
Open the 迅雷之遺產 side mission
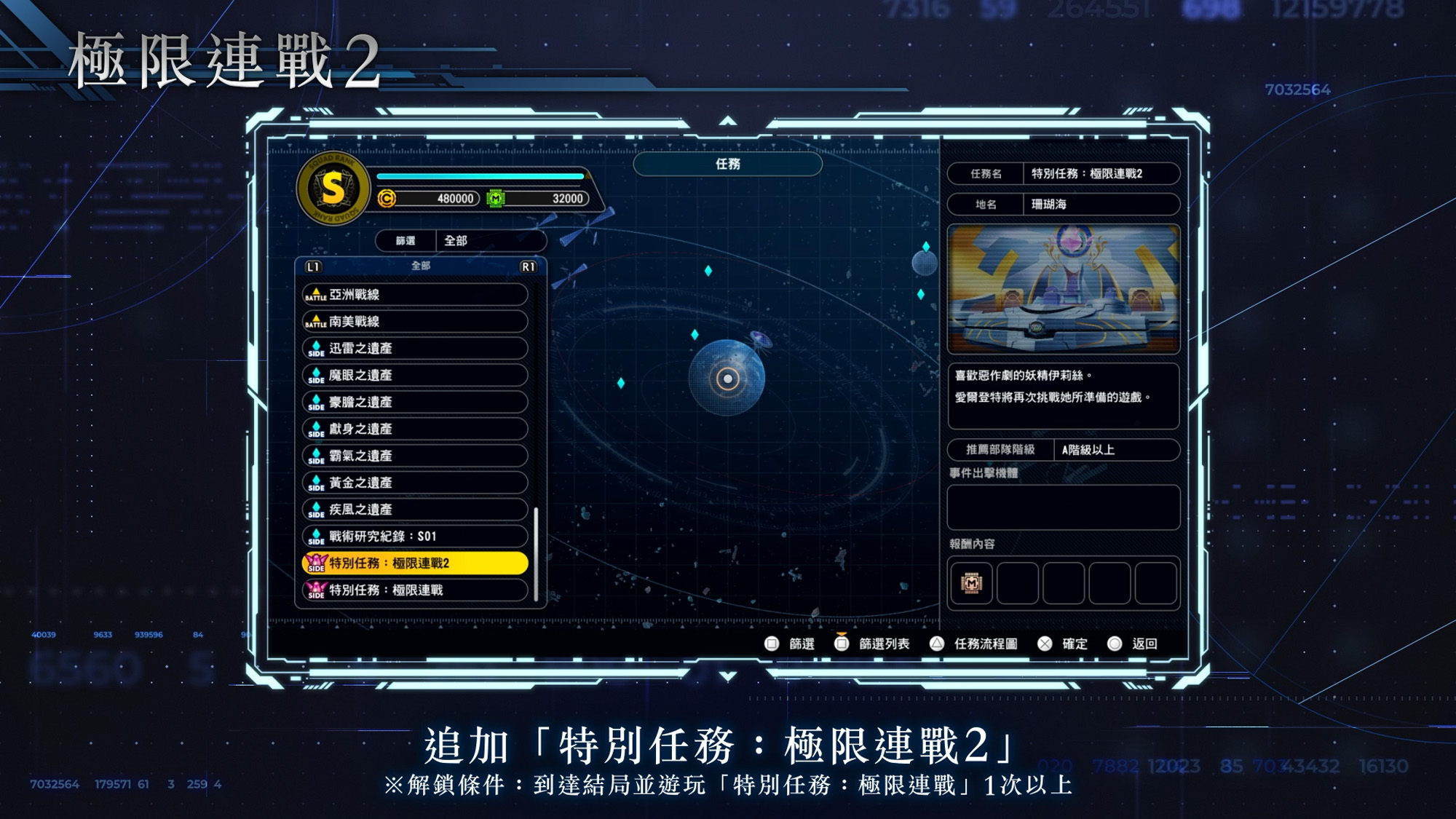tap(414, 349)
